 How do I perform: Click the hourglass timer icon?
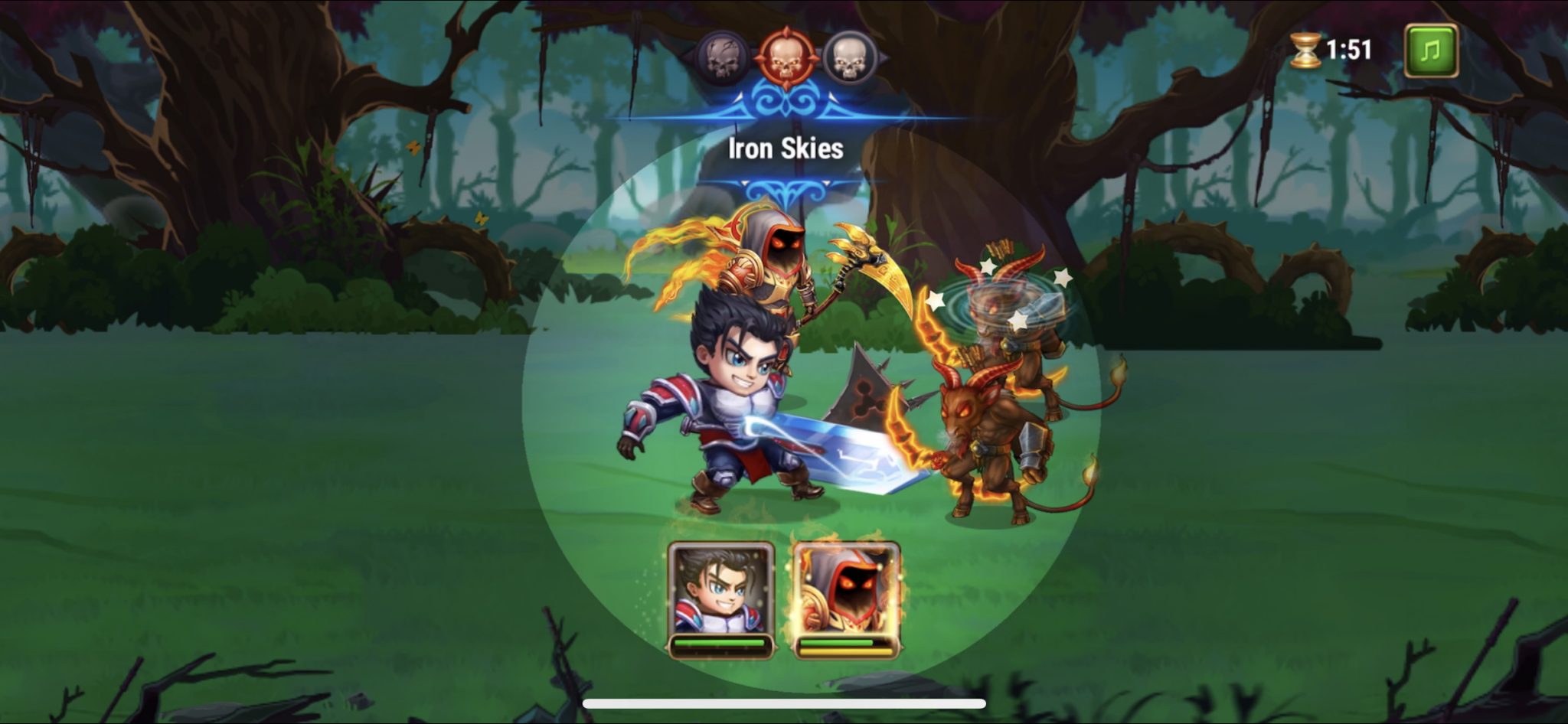click(1306, 51)
